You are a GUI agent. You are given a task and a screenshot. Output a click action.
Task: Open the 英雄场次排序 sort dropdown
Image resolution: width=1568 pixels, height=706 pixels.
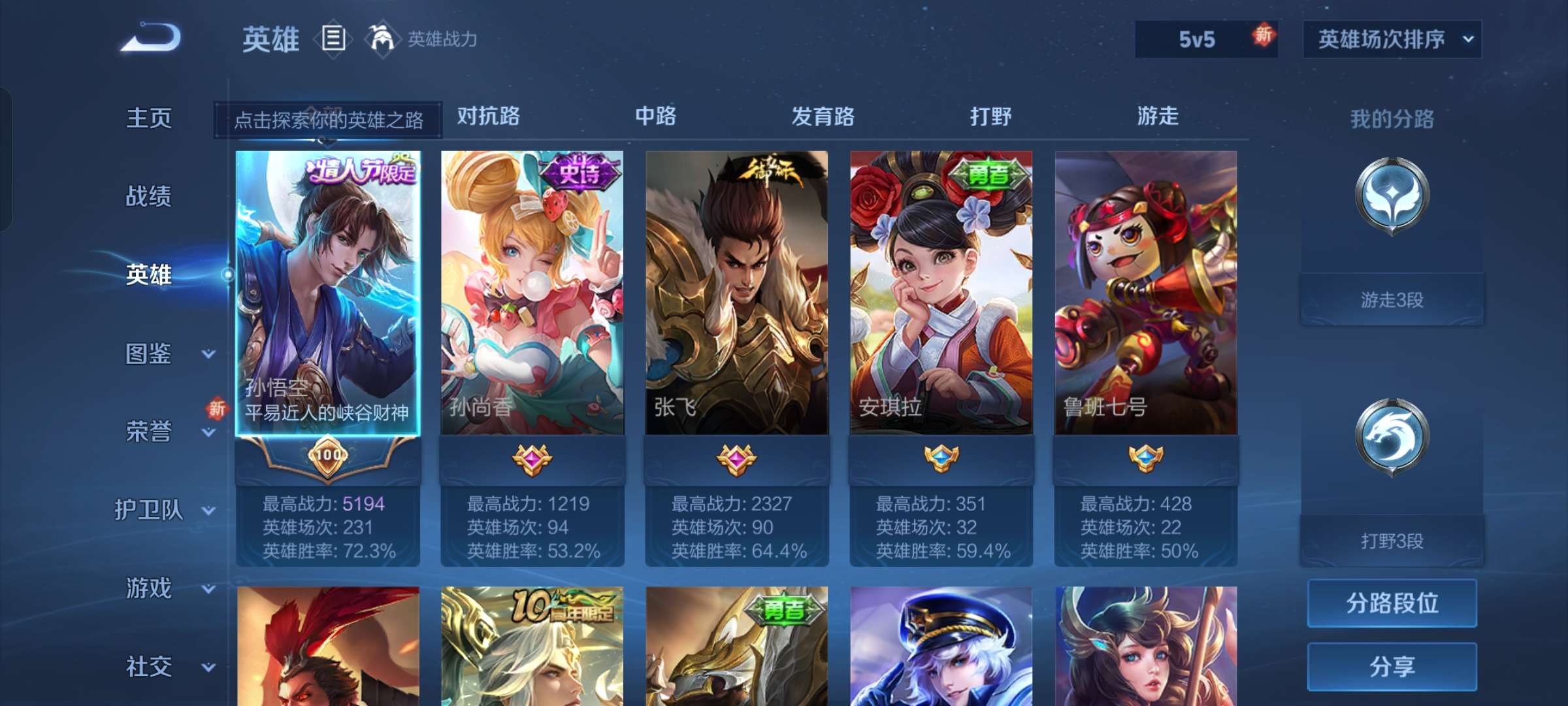1392,39
